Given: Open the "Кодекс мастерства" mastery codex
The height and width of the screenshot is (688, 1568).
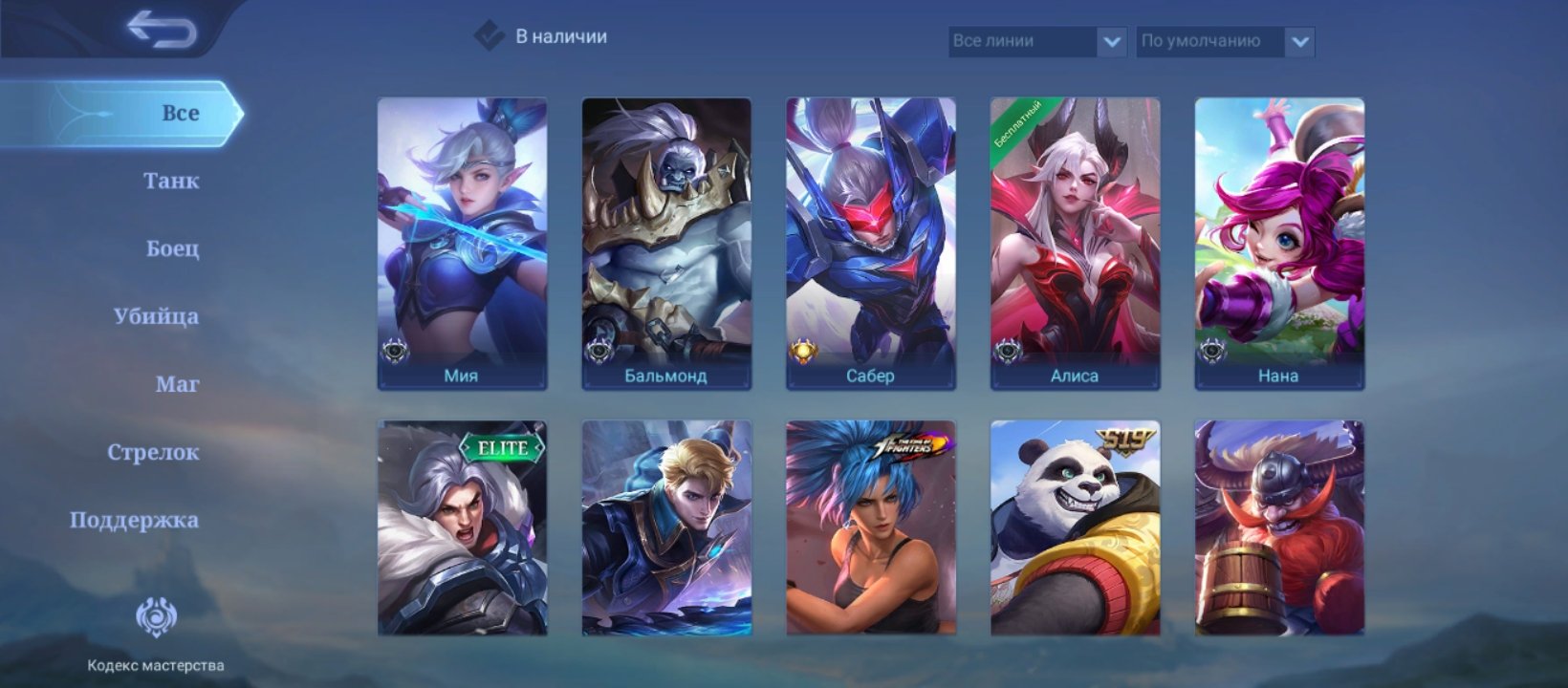Looking at the screenshot, I should pyautogui.click(x=156, y=633).
